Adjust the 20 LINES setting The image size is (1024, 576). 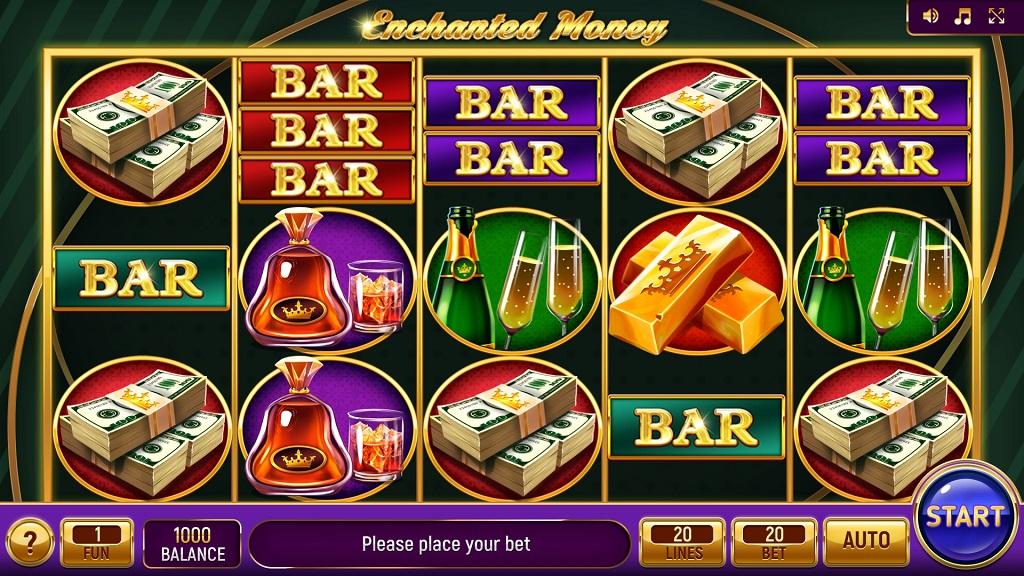click(683, 542)
